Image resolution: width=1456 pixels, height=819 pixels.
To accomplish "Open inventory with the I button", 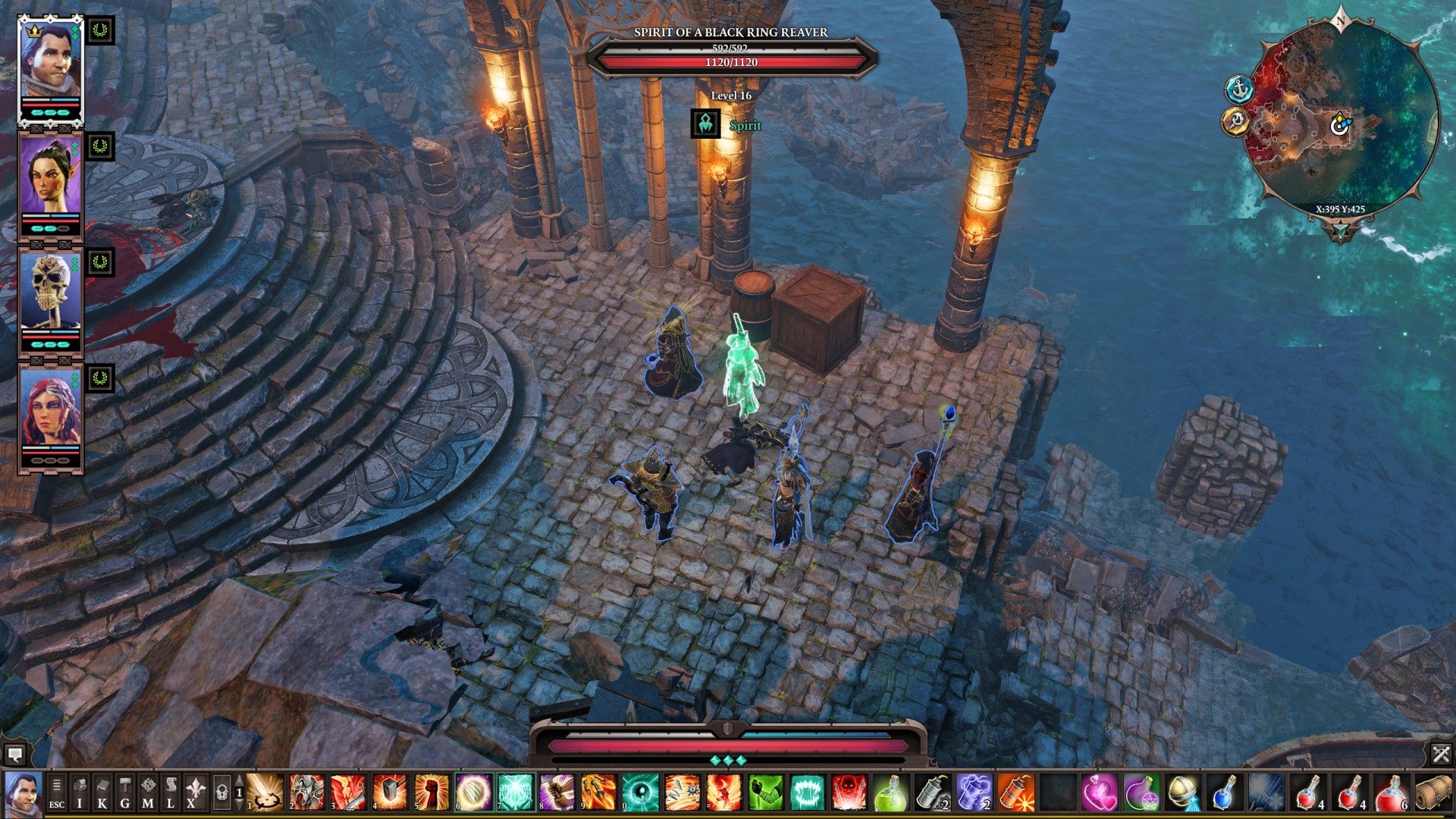I will click(x=80, y=793).
